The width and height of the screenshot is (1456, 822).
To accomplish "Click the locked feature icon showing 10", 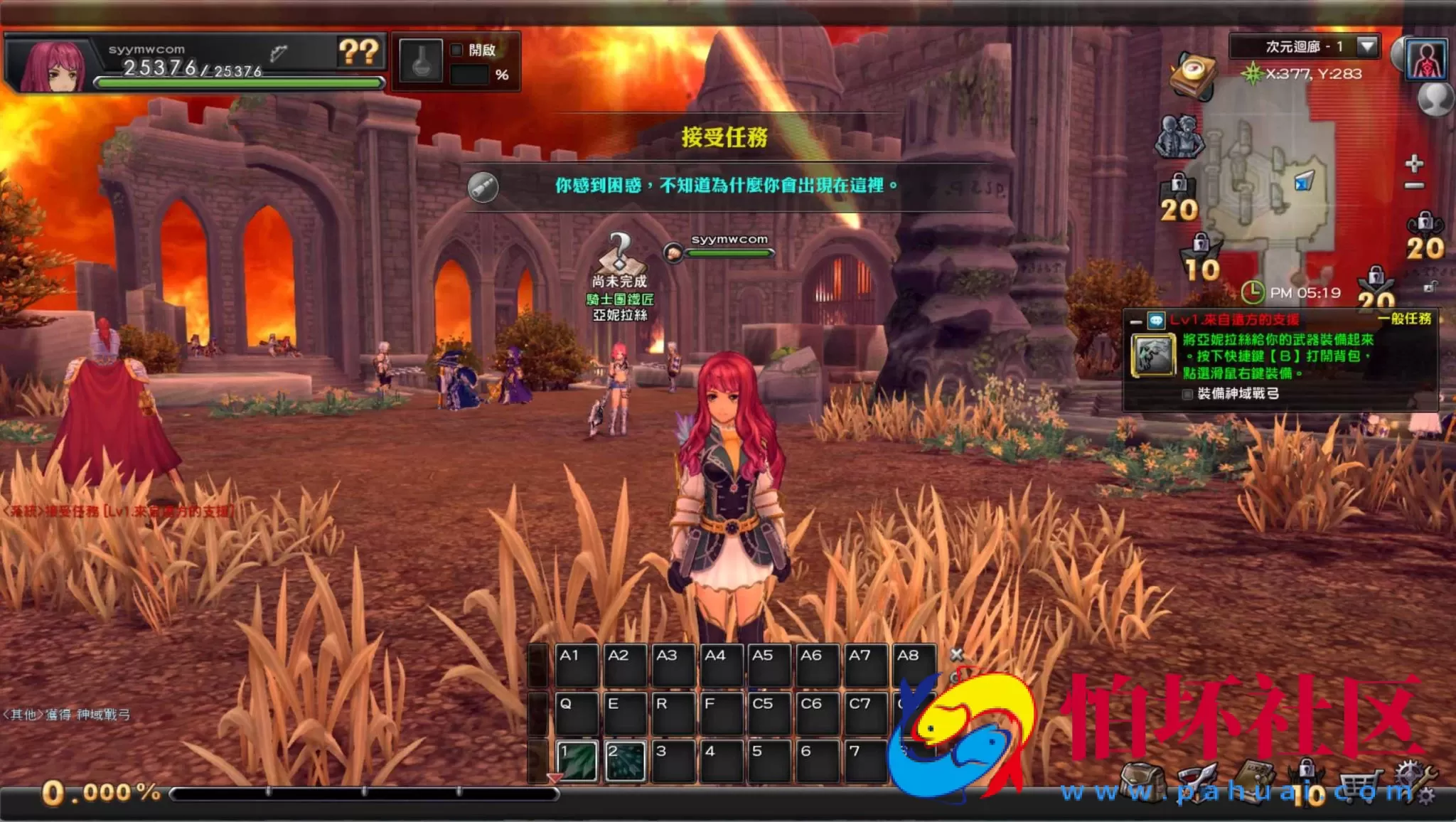I will tap(1199, 252).
